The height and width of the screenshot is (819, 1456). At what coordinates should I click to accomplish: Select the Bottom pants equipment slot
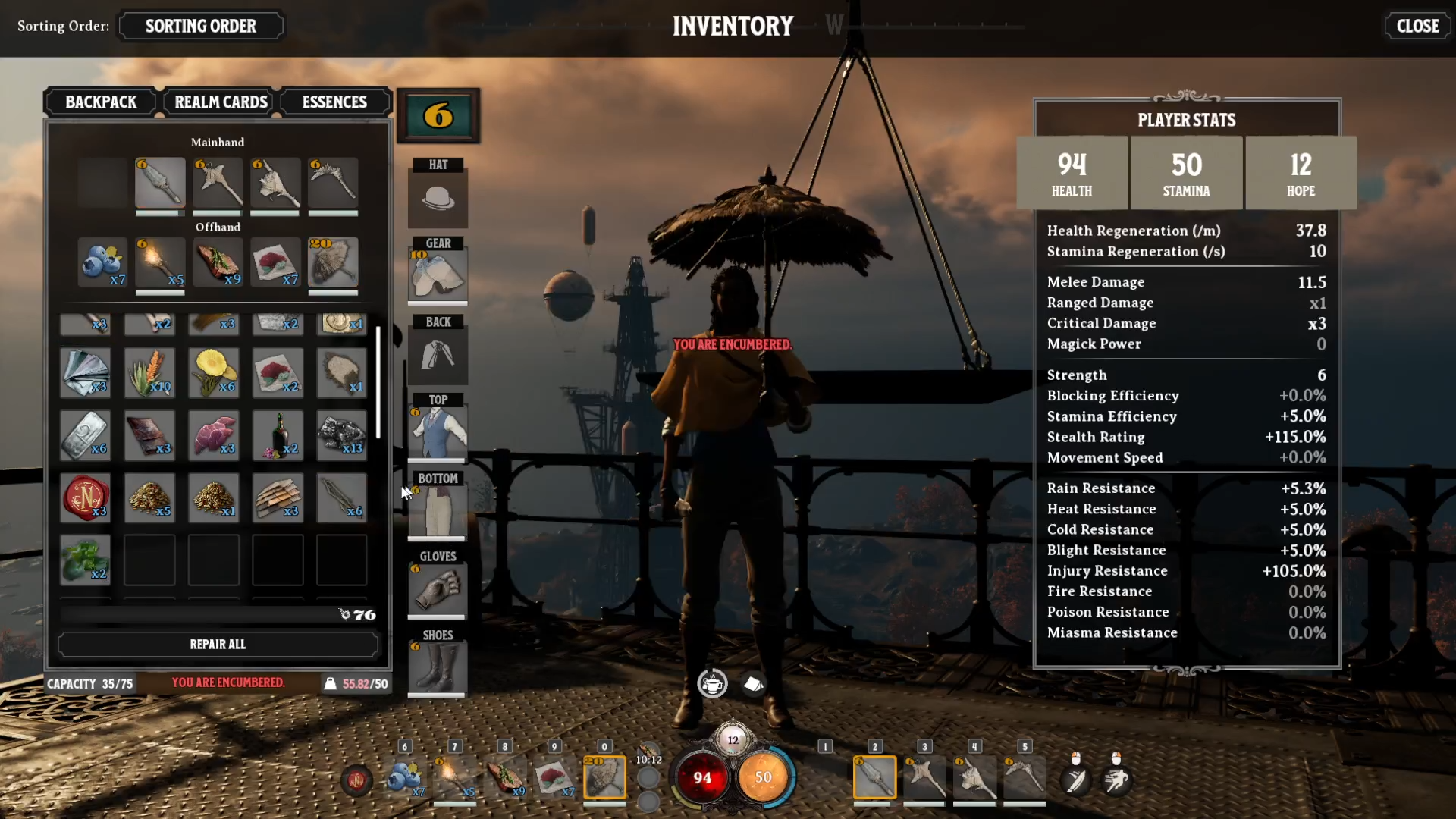(438, 511)
